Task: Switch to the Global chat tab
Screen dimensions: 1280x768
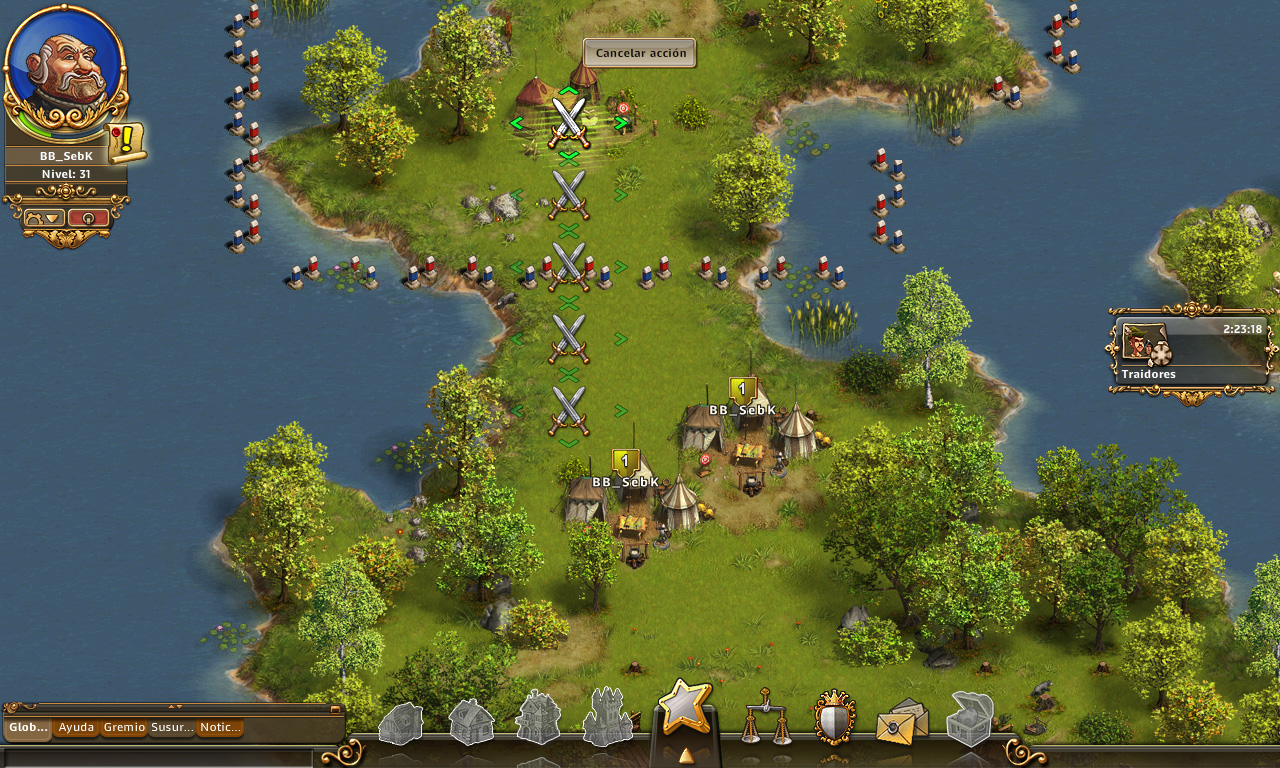Action: tap(28, 728)
